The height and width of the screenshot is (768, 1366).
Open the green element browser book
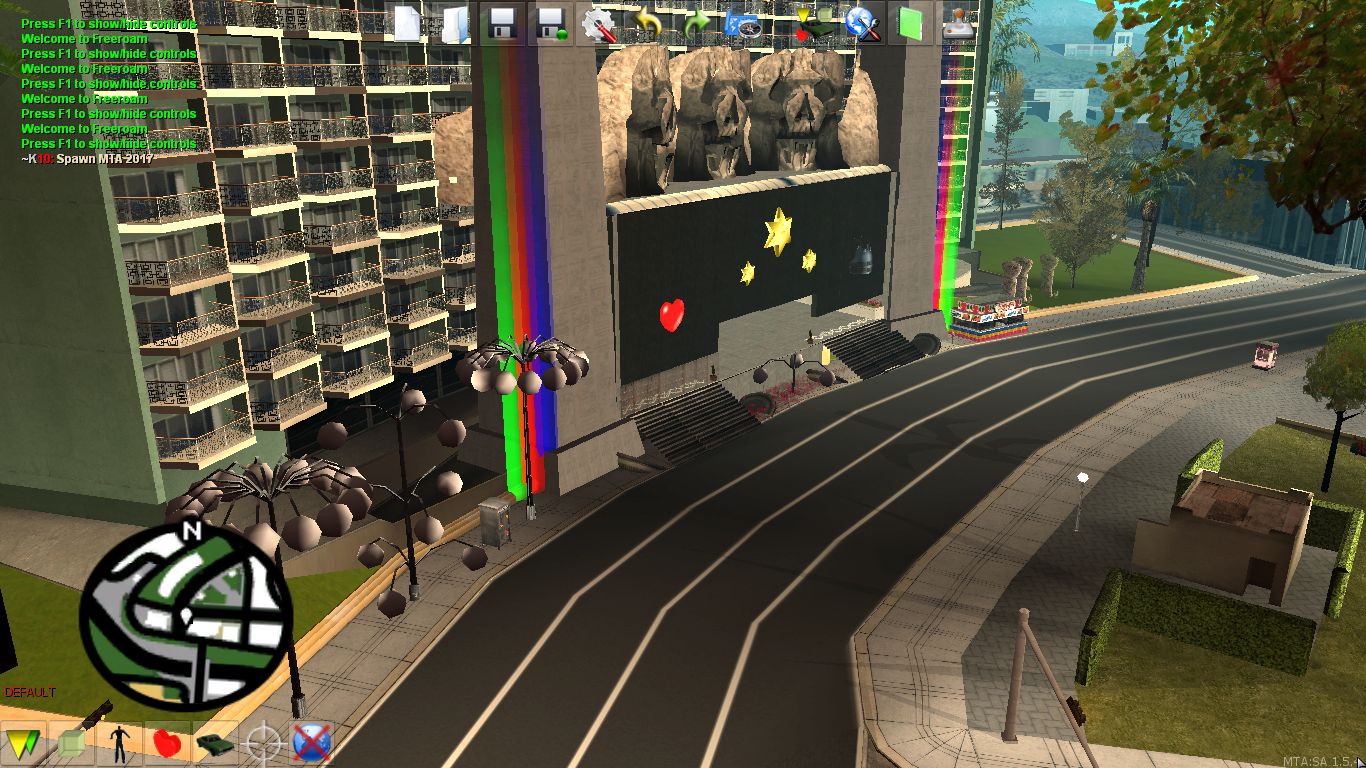coord(909,25)
